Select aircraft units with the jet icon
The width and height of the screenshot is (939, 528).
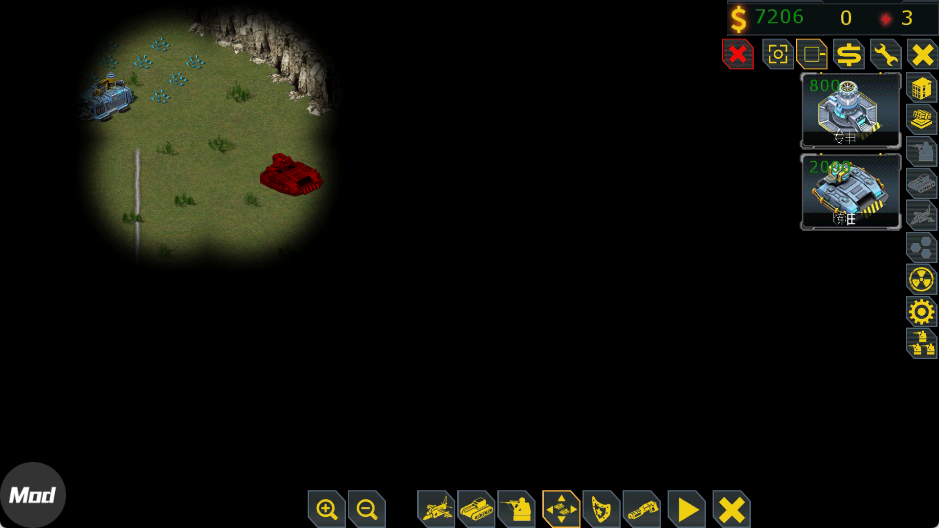click(x=436, y=509)
